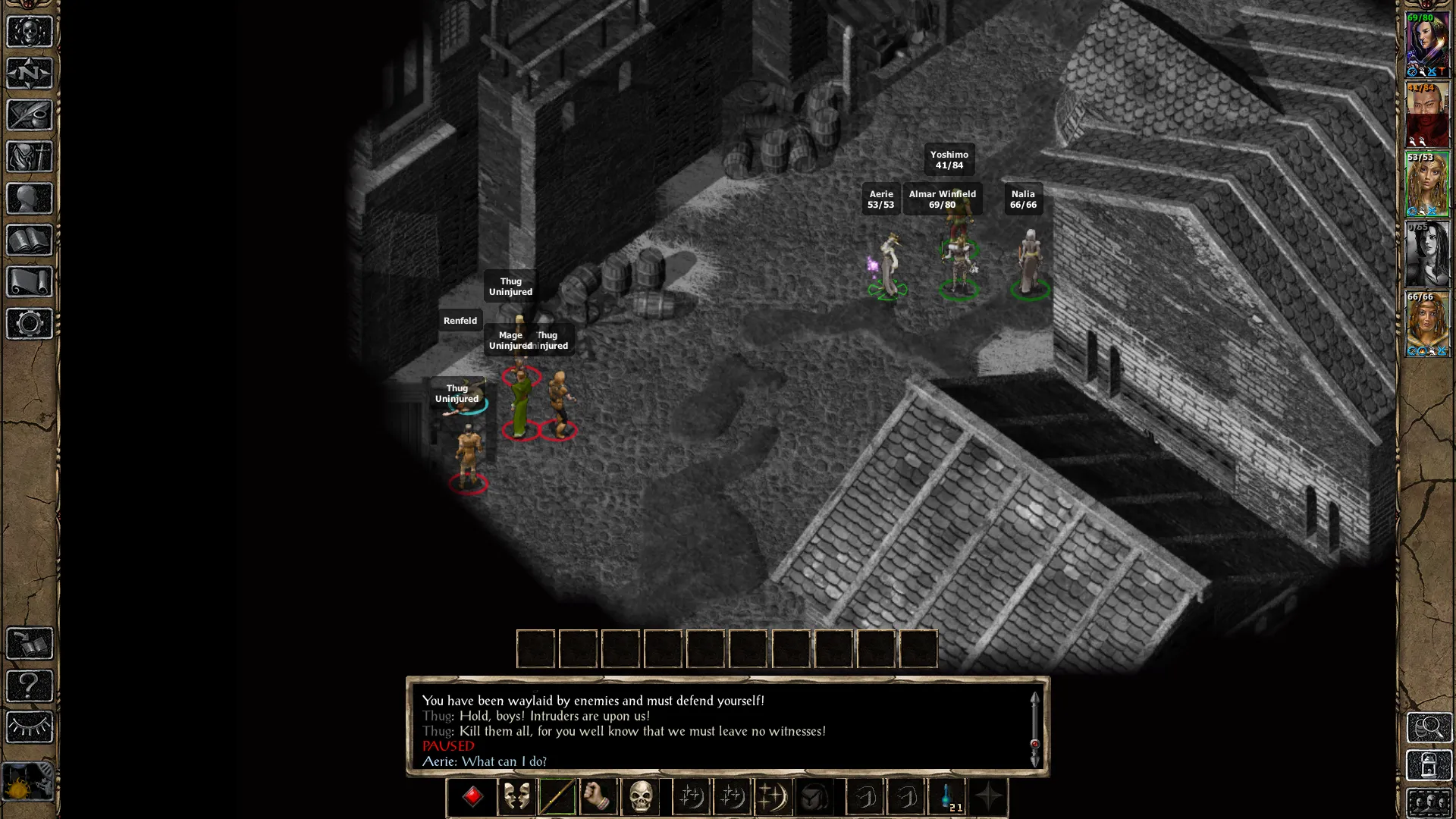
Task: Open the options gear button
Action: [x=30, y=324]
